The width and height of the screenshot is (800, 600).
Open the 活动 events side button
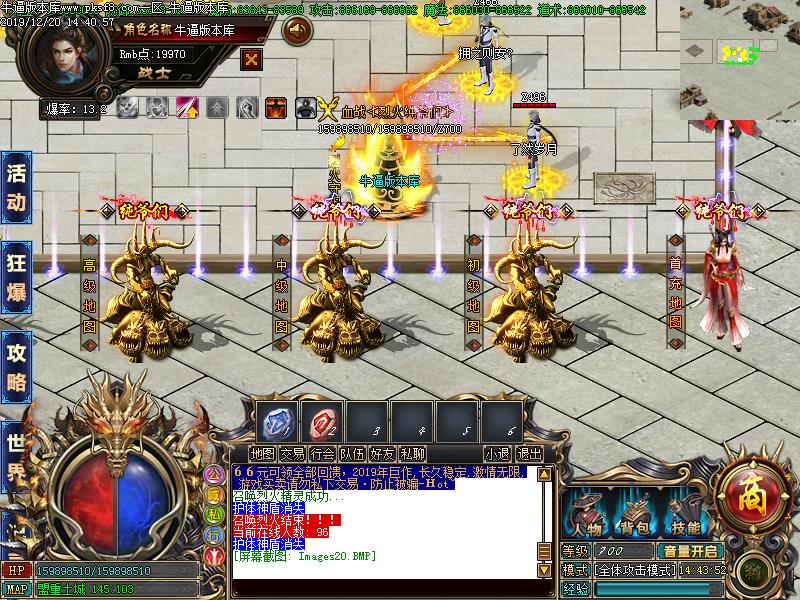point(16,187)
